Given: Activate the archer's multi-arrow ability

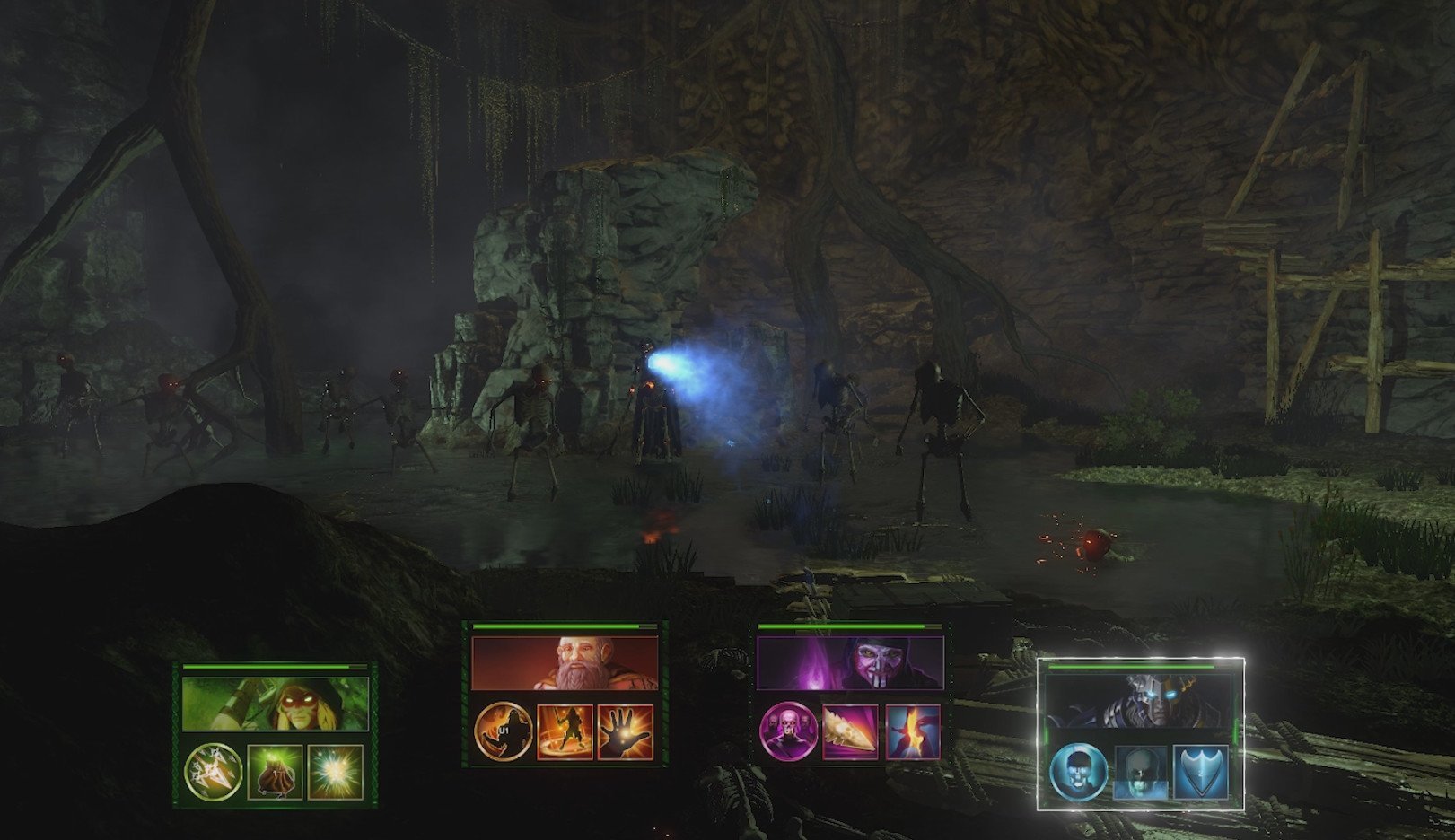Looking at the screenshot, I should coord(213,772).
